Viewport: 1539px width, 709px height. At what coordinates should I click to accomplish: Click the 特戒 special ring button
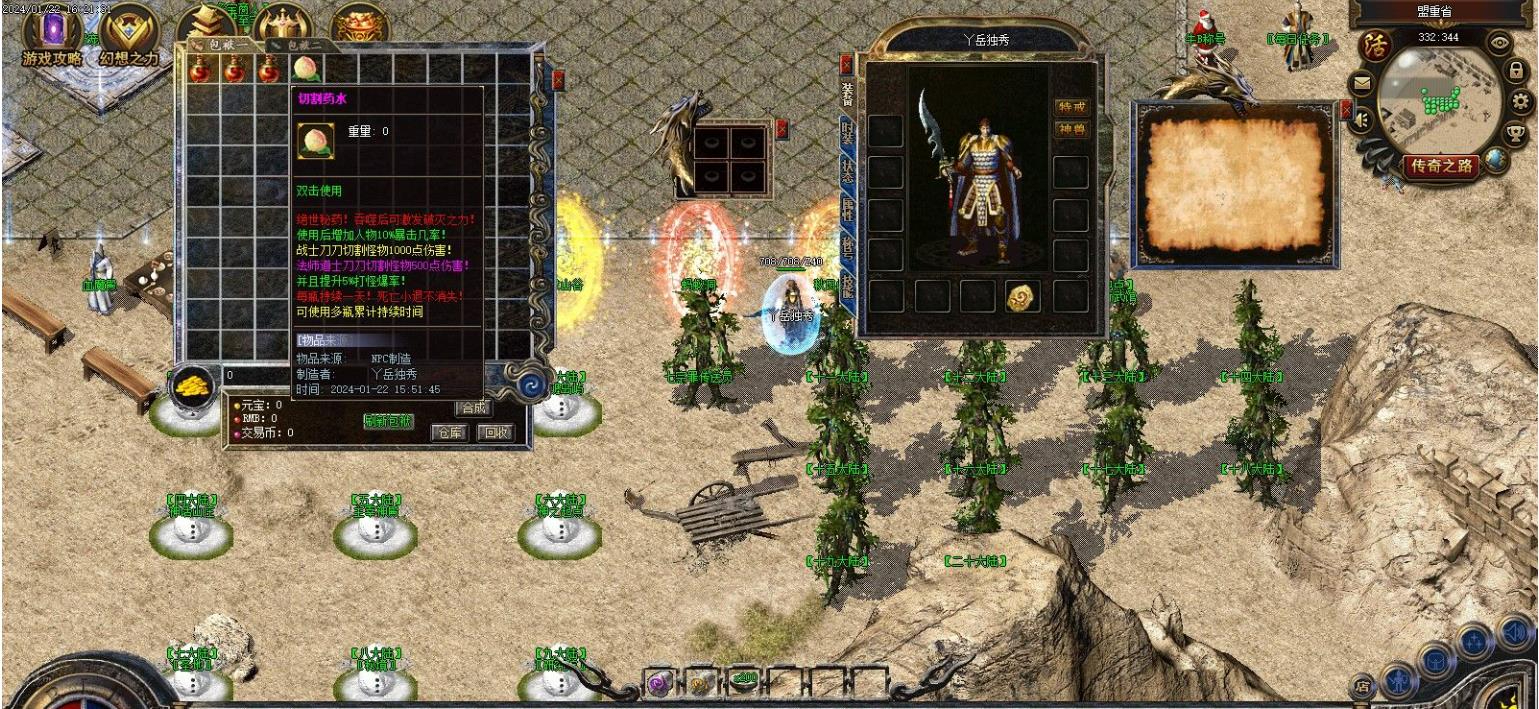click(x=1072, y=107)
